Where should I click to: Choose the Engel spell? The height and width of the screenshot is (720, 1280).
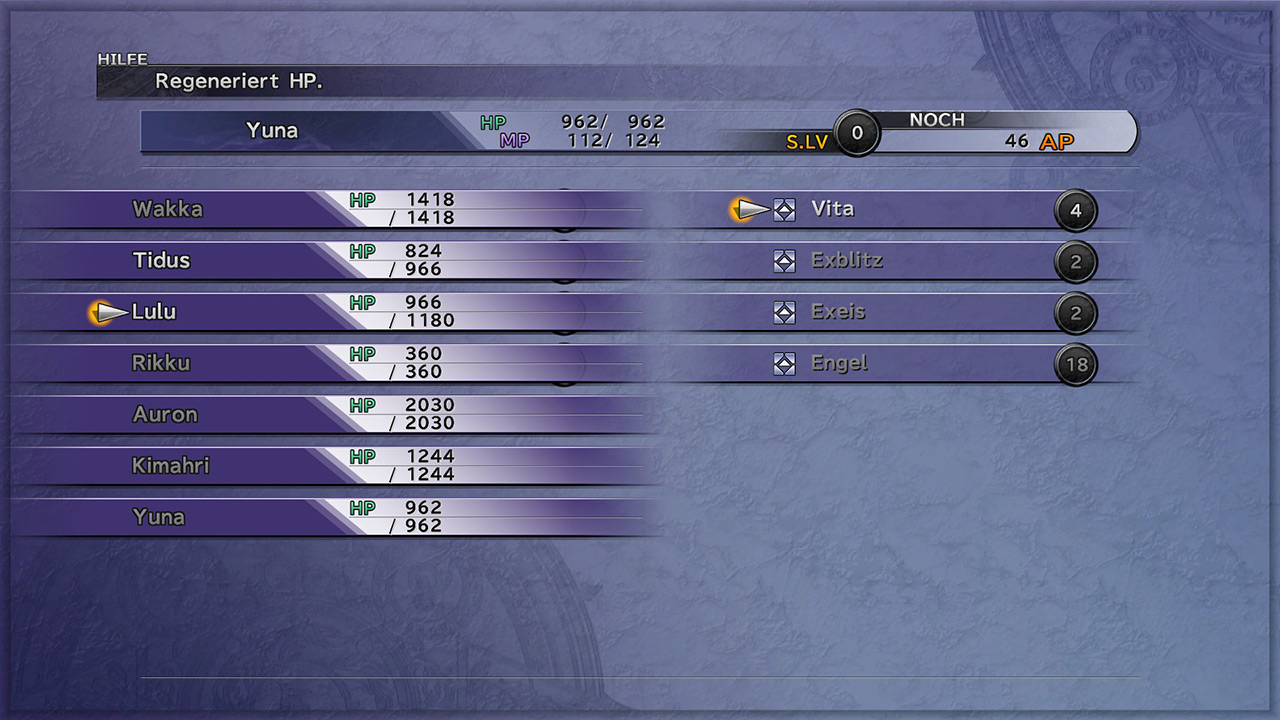click(x=840, y=363)
